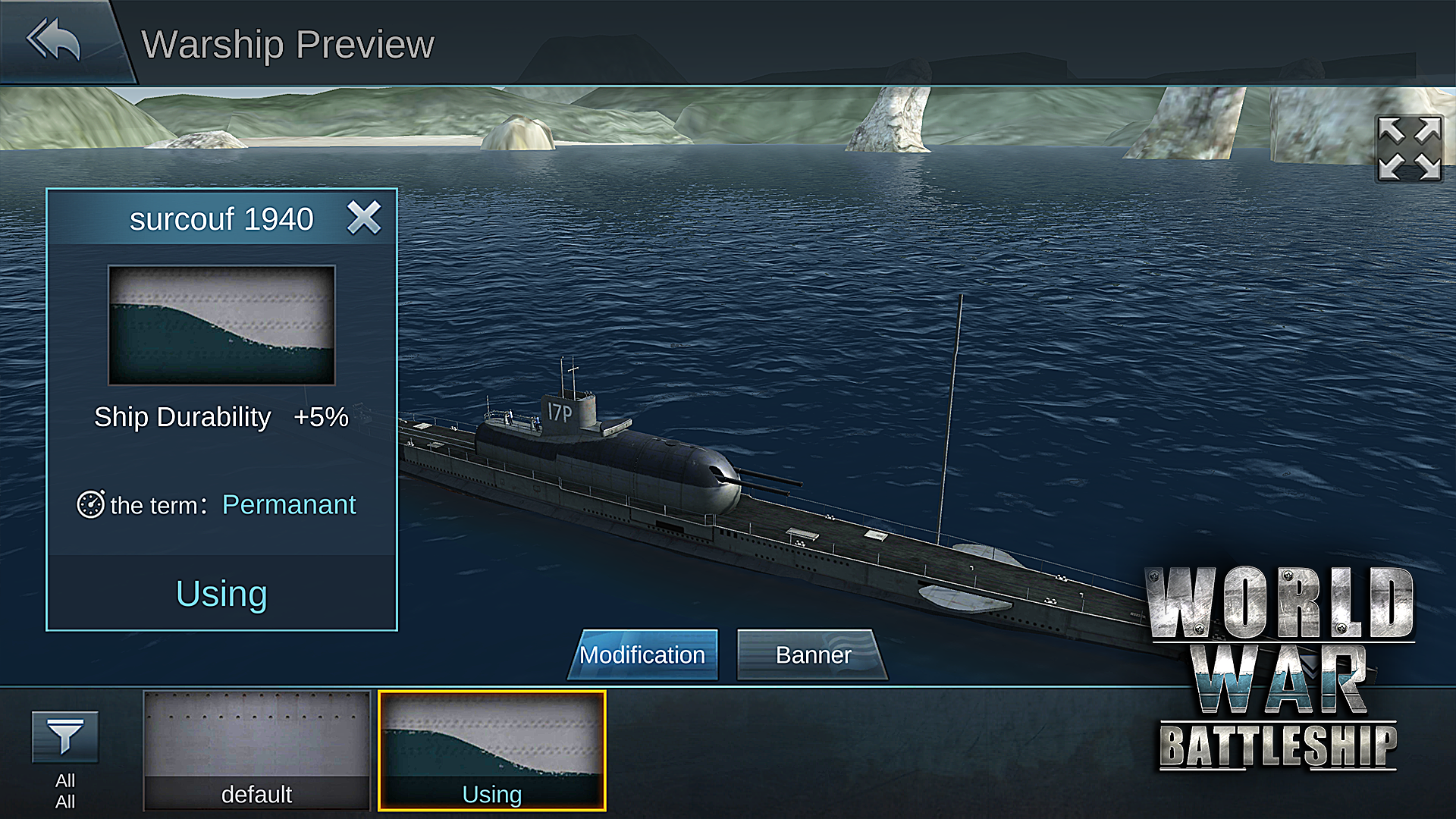The image size is (1456, 819).
Task: Close the surcouf 1940 info panel
Action: (364, 218)
